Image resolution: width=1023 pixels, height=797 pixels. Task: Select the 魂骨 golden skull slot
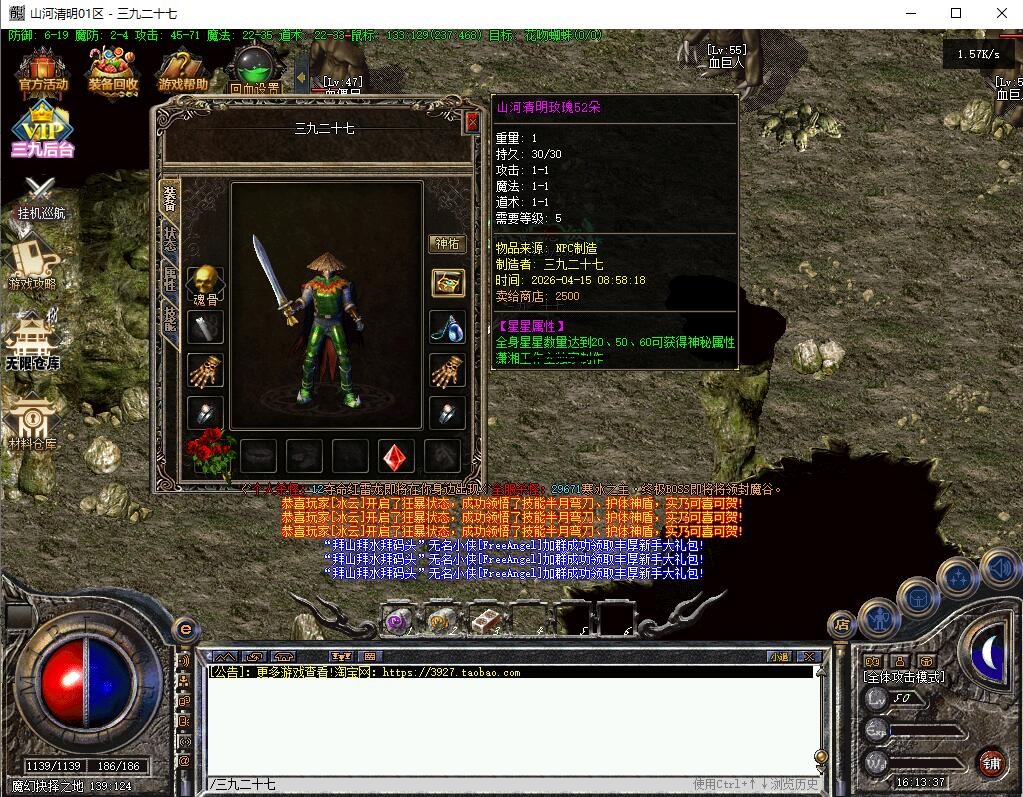[x=204, y=283]
